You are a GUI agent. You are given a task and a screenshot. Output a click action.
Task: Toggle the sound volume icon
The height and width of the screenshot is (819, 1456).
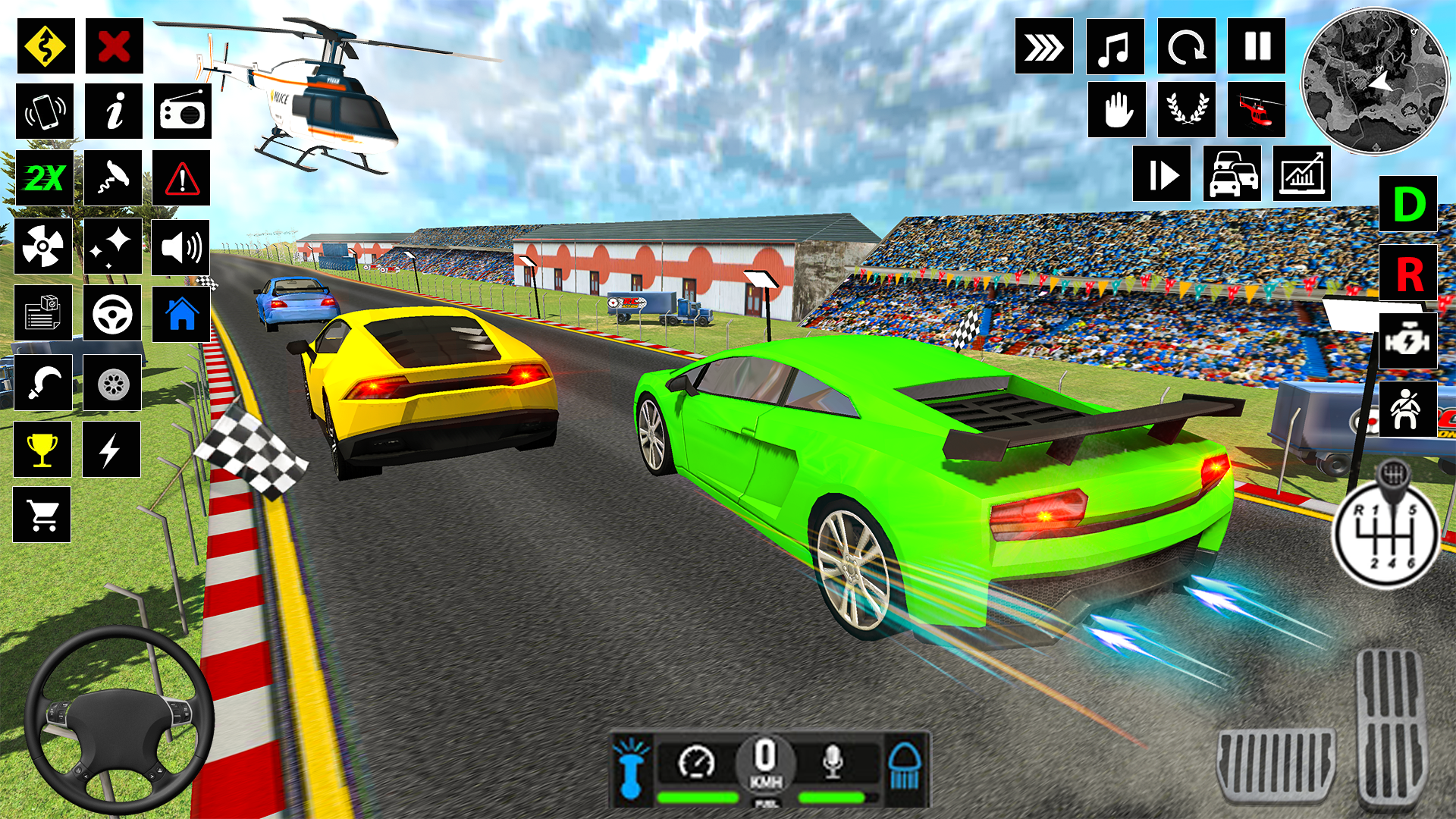[180, 246]
